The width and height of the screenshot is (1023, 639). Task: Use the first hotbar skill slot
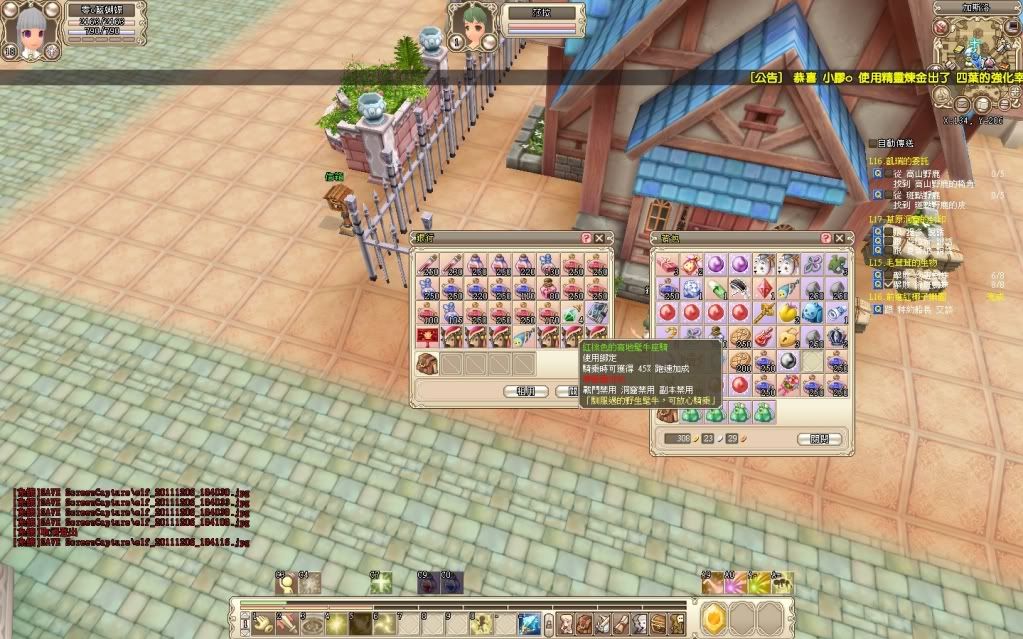point(263,622)
